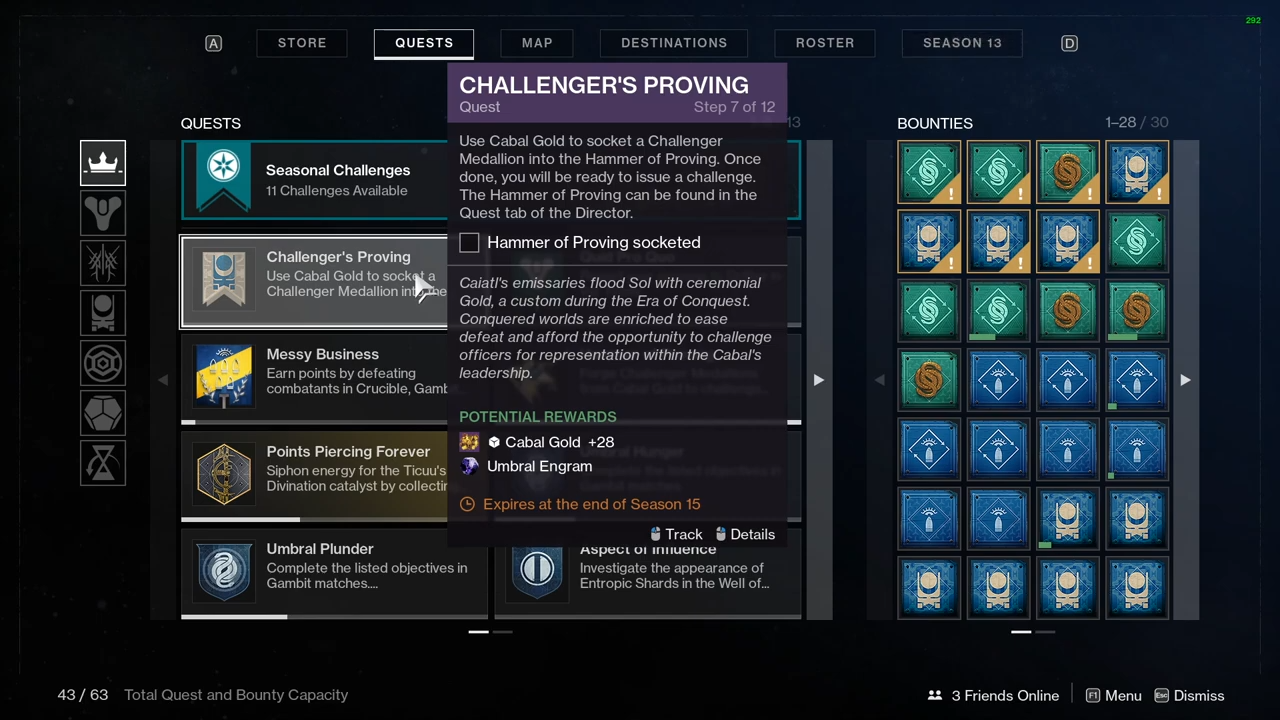Go to the Destinations tab
Screen dimensions: 1280x720
pos(674,43)
